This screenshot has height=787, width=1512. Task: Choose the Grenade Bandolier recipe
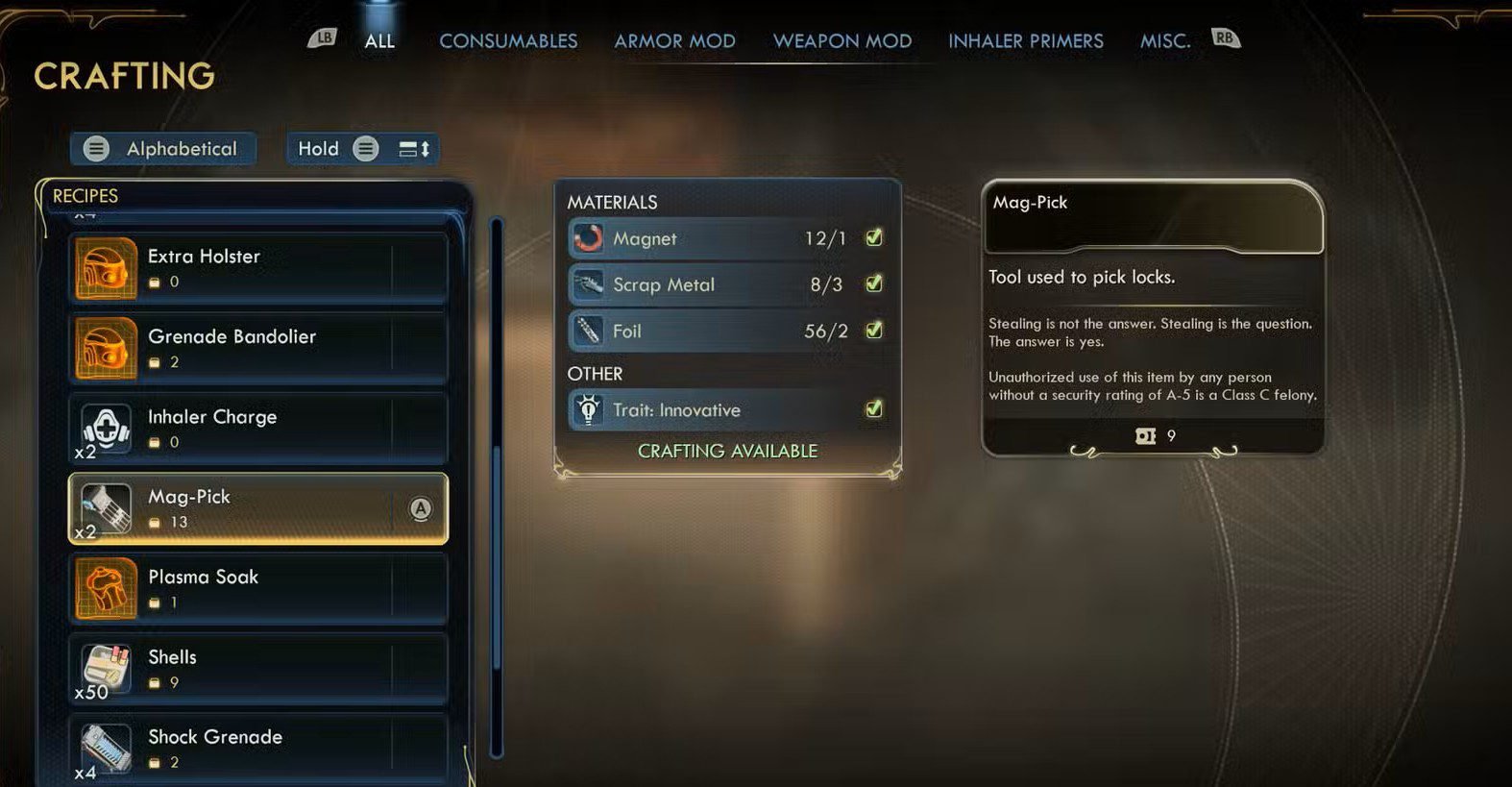click(257, 348)
